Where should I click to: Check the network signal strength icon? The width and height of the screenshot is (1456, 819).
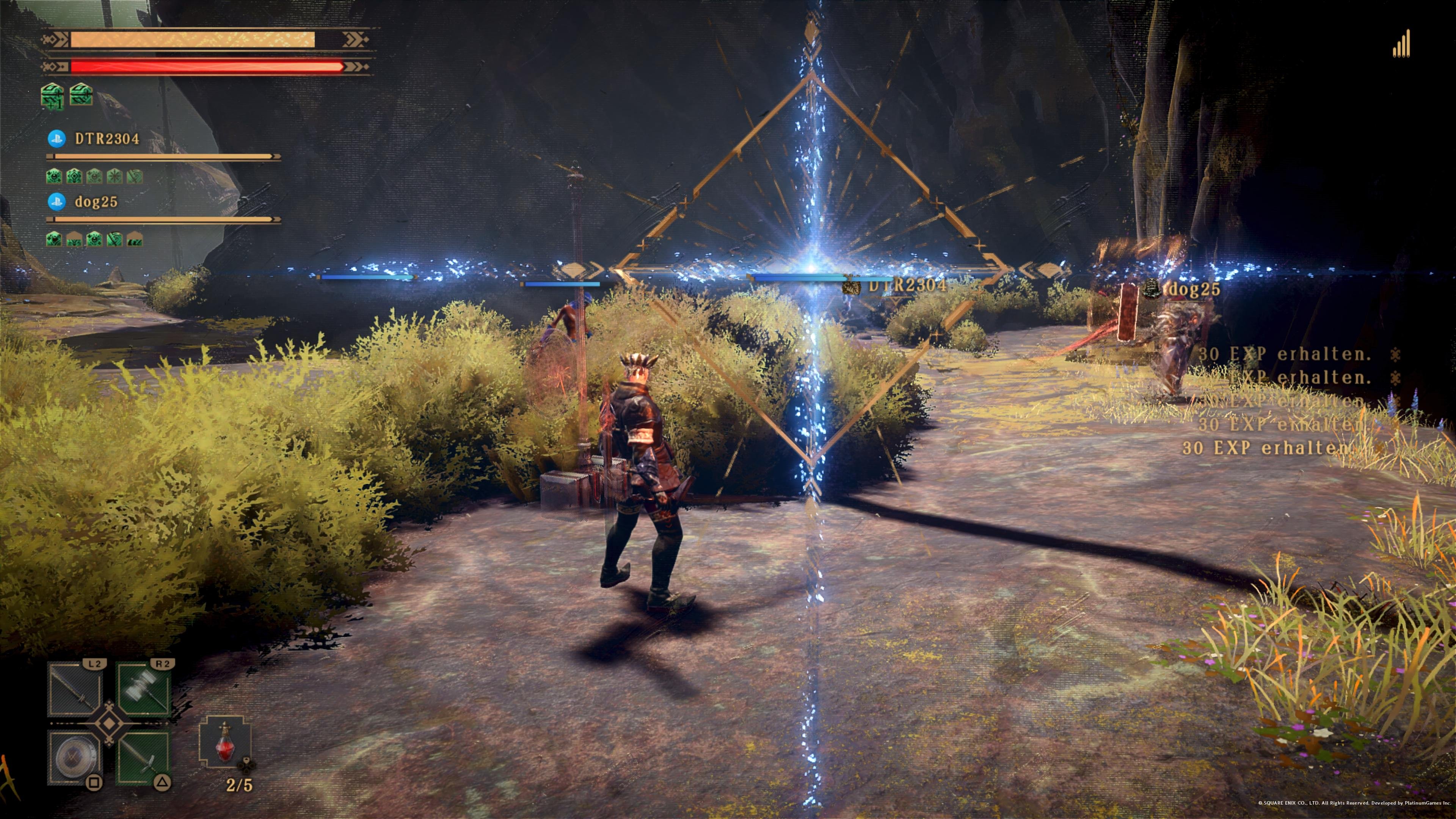click(1401, 45)
